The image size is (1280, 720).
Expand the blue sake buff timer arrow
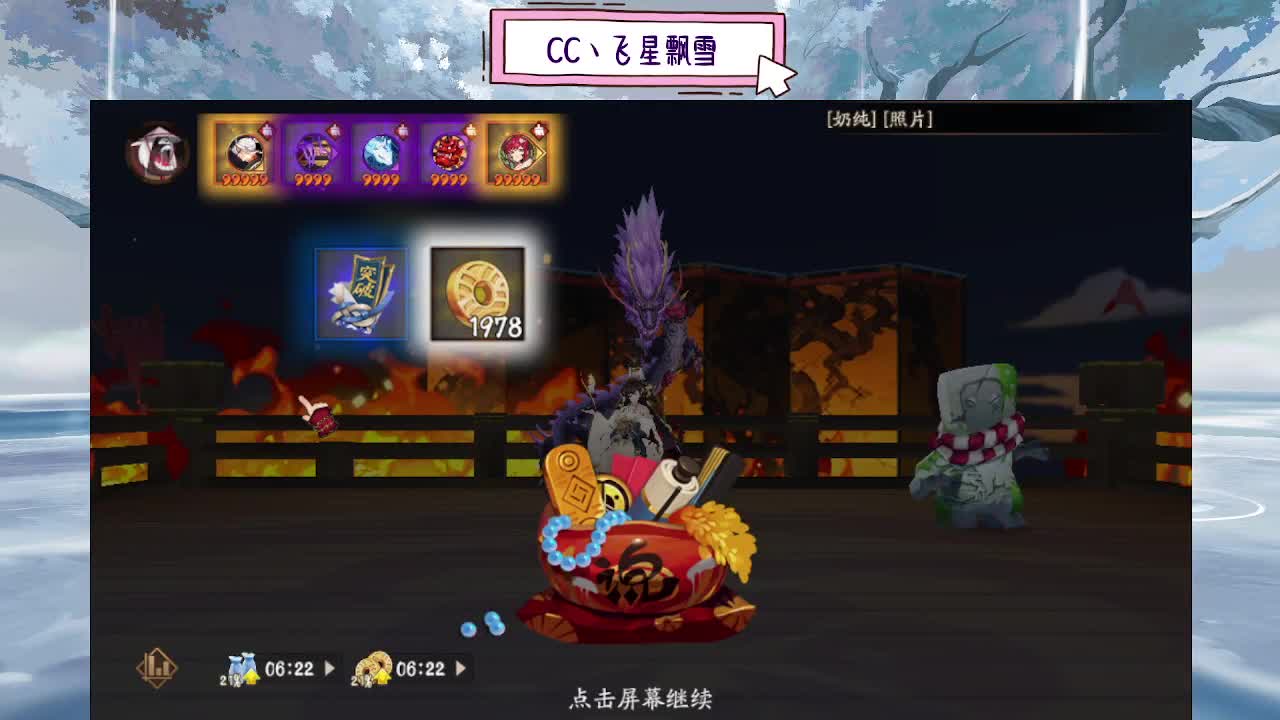coord(329,667)
